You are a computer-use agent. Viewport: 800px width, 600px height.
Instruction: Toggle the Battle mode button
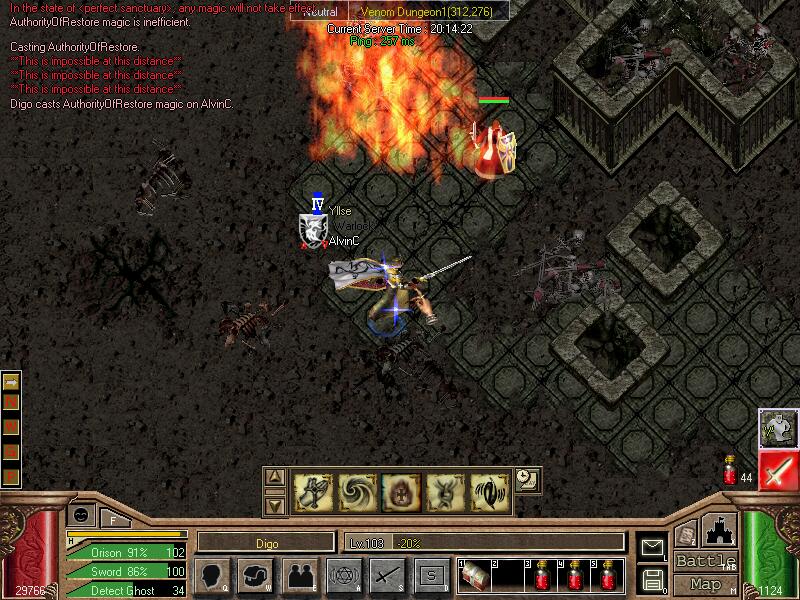[706, 561]
